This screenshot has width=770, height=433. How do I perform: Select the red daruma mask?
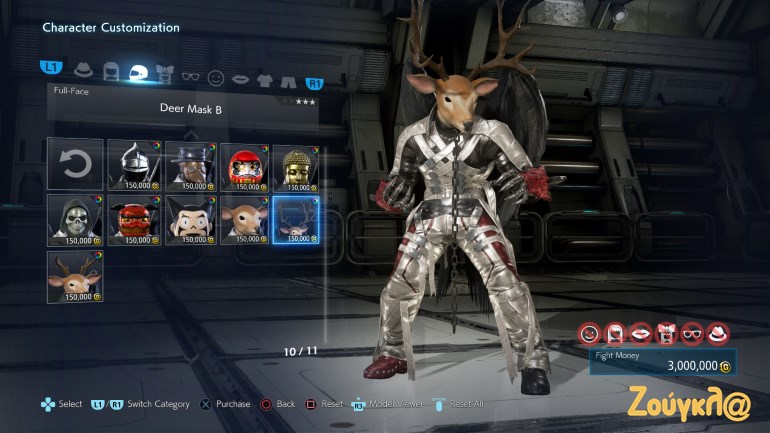[x=241, y=165]
